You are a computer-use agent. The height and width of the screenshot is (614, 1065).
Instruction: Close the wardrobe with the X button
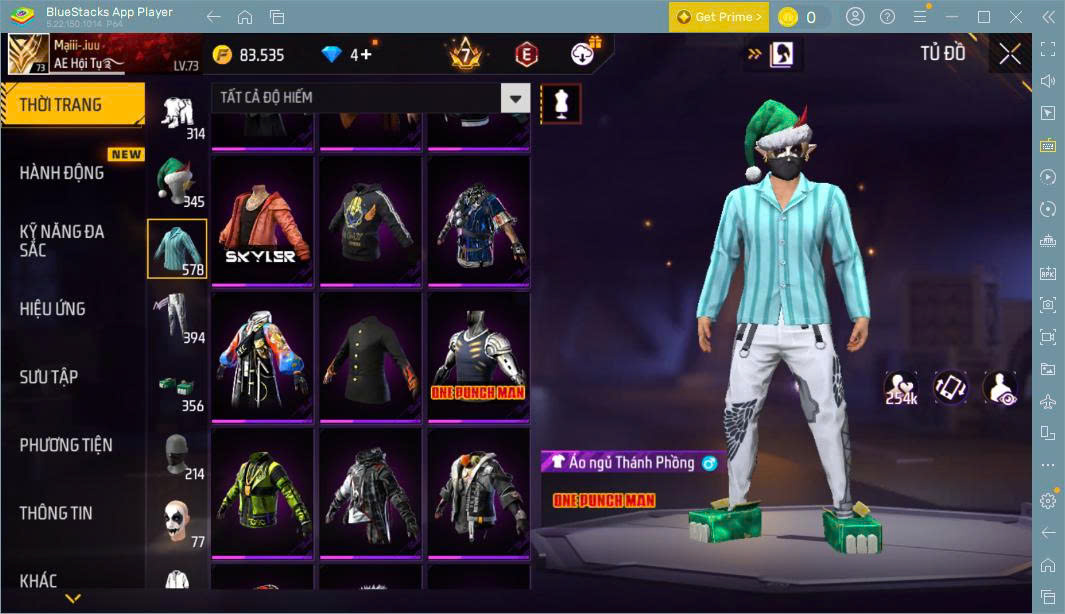(1010, 54)
